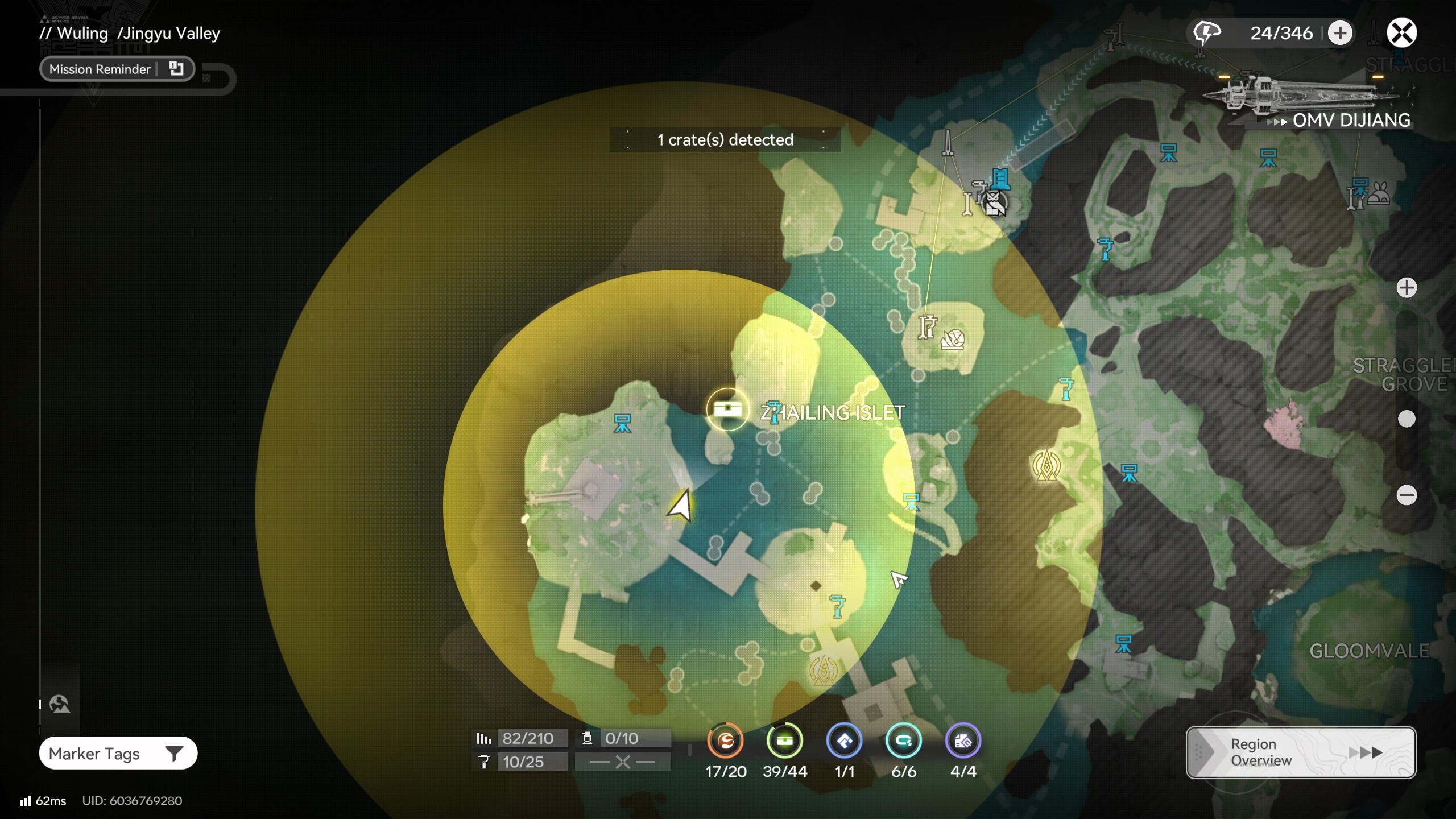Add stamina with the plus button
This screenshot has width=1456, height=819.
[1340, 33]
